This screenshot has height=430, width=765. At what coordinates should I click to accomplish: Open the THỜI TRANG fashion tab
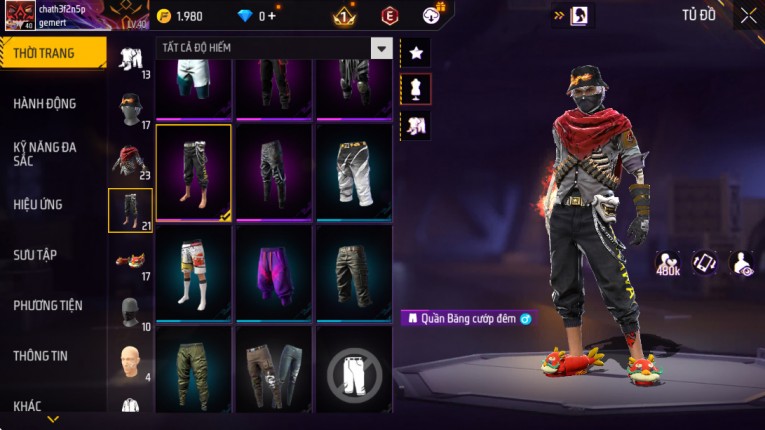pos(52,53)
